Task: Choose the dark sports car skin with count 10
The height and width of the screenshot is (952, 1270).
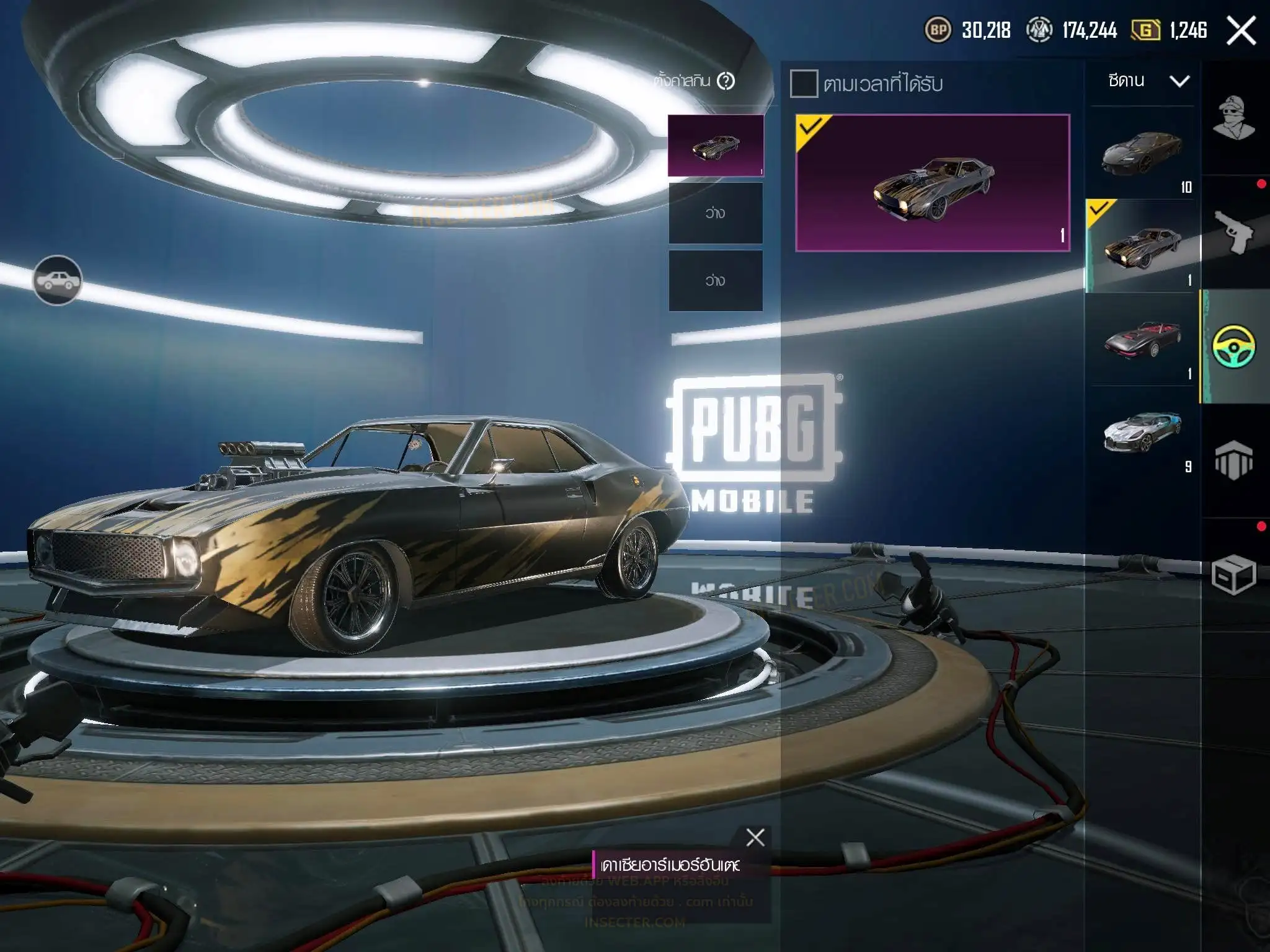Action: click(x=1142, y=153)
